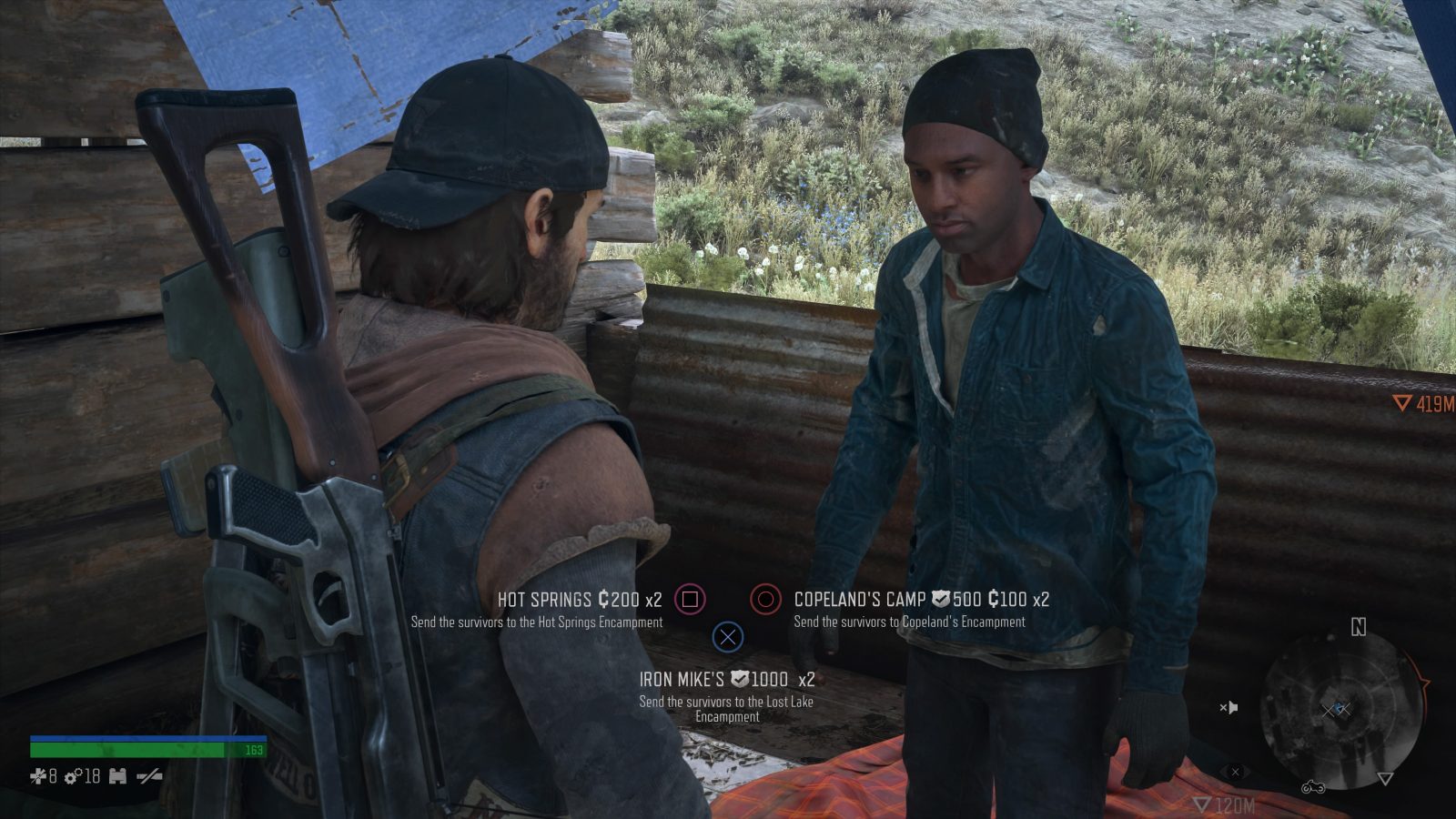Toggle the muted flag indicator left of minimap

(x=1229, y=707)
